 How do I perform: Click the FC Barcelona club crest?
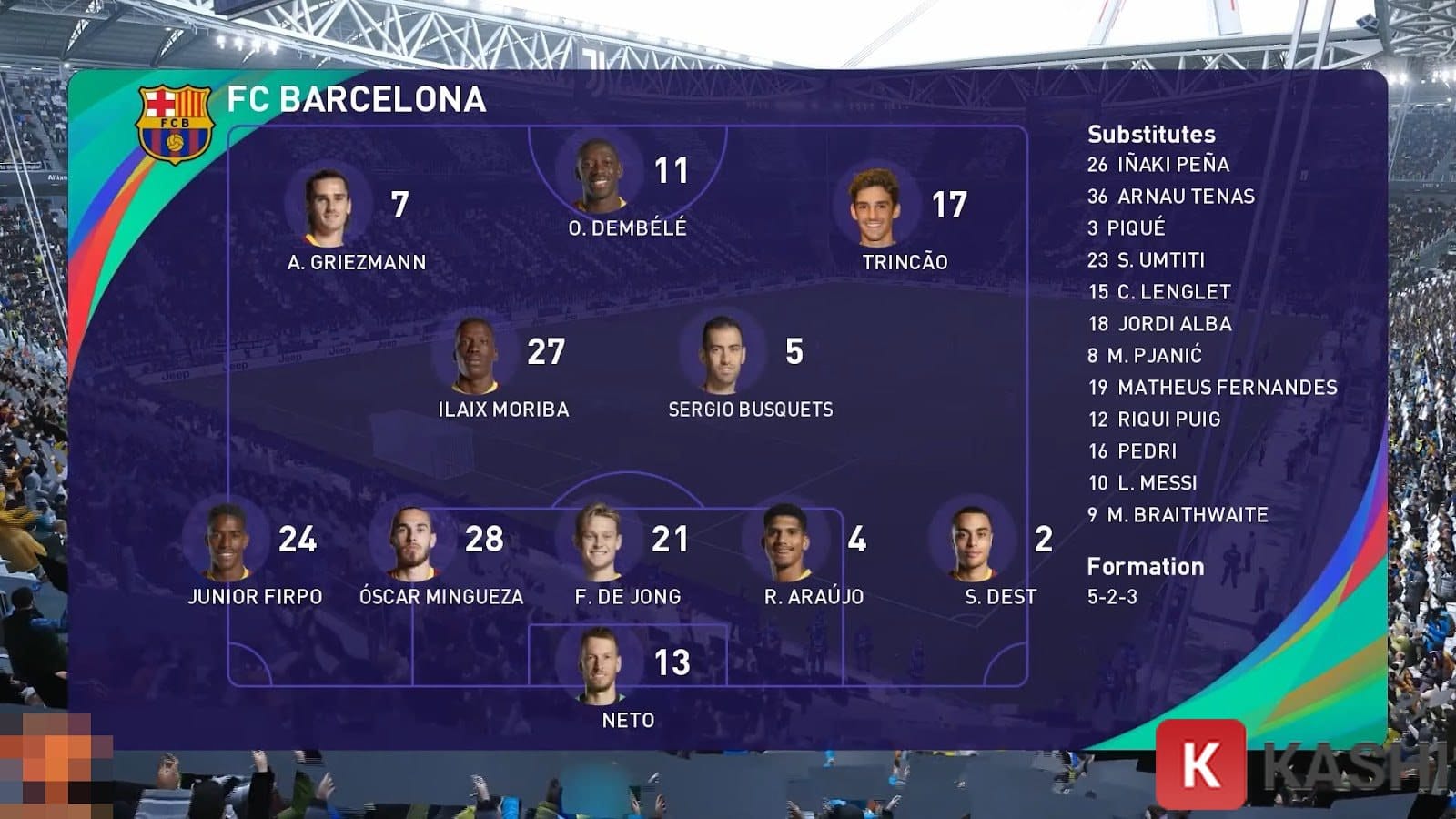click(x=174, y=124)
